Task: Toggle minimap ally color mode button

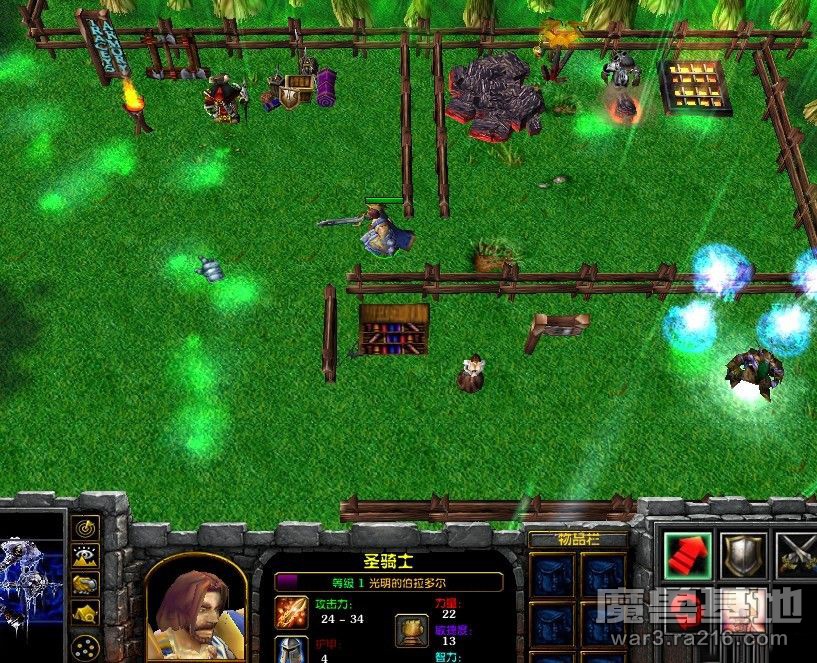Action: (86, 584)
